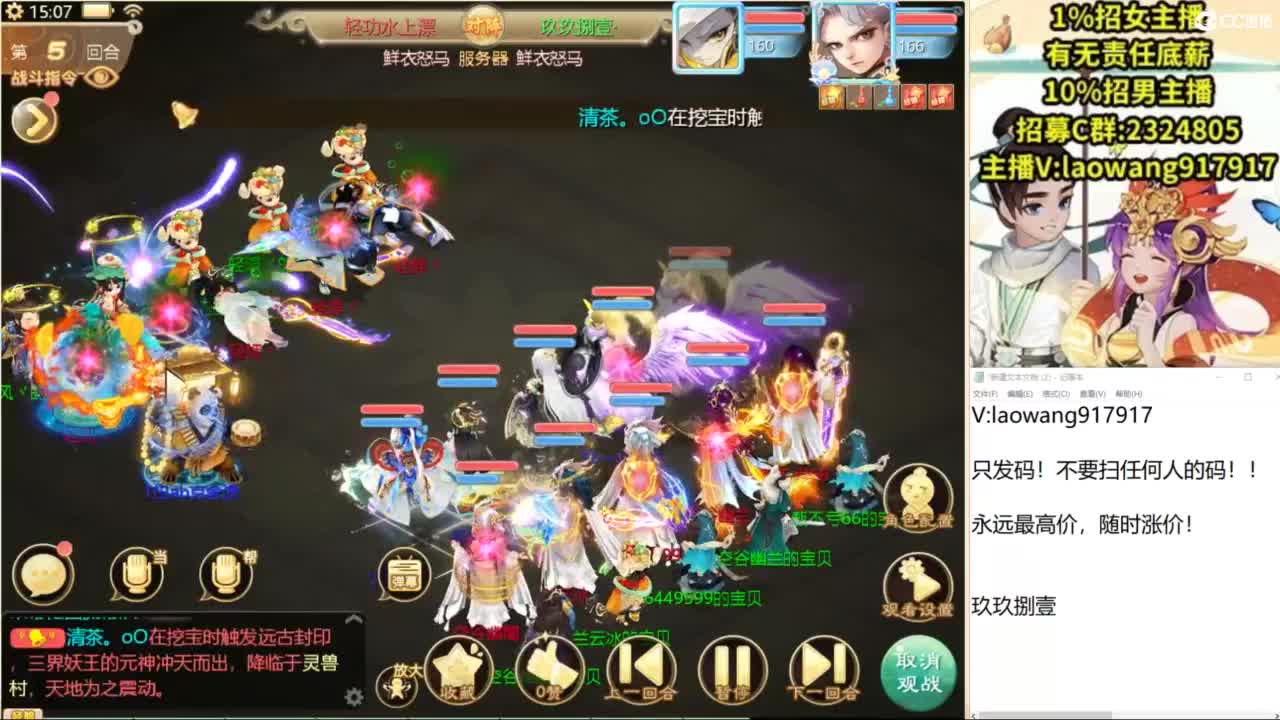Select the 收藏 star collect icon
Image resolution: width=1280 pixels, height=720 pixels.
pos(457,670)
